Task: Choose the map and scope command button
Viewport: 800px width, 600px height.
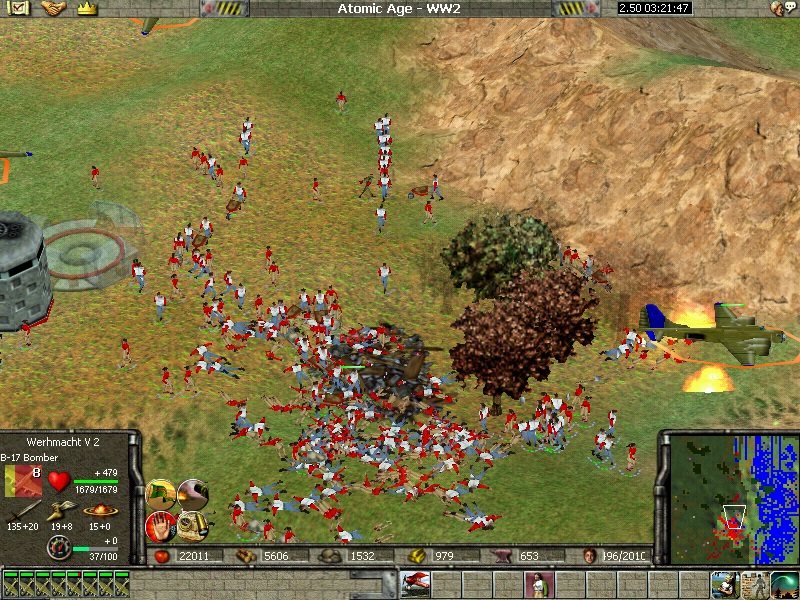Action: pyautogui.click(x=194, y=524)
